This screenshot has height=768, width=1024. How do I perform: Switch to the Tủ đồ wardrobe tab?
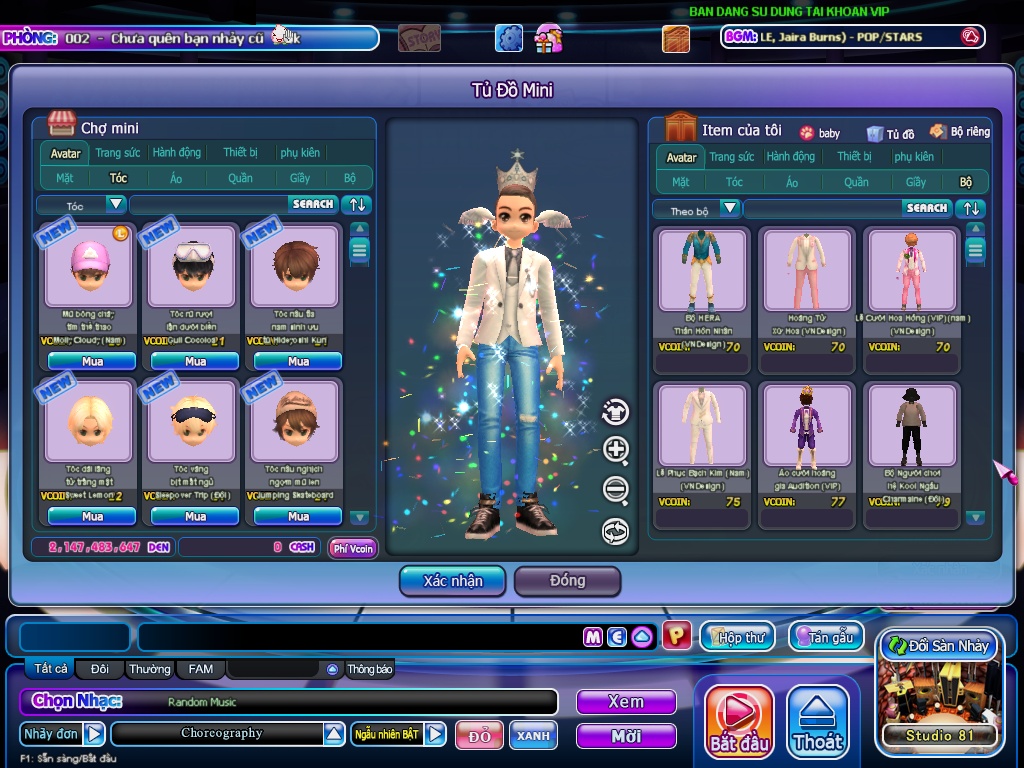coord(890,133)
